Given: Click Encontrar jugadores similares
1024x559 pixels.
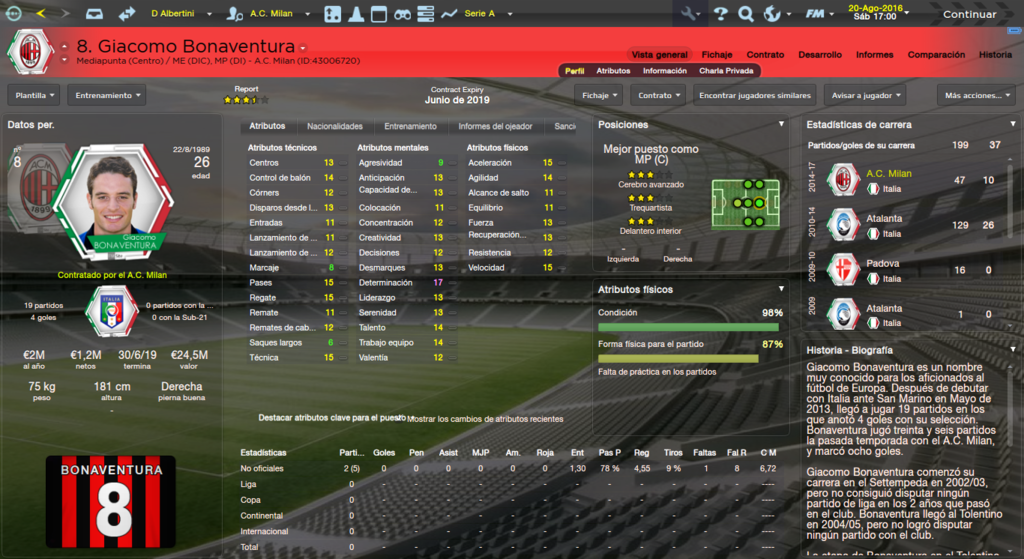Looking at the screenshot, I should click(754, 95).
